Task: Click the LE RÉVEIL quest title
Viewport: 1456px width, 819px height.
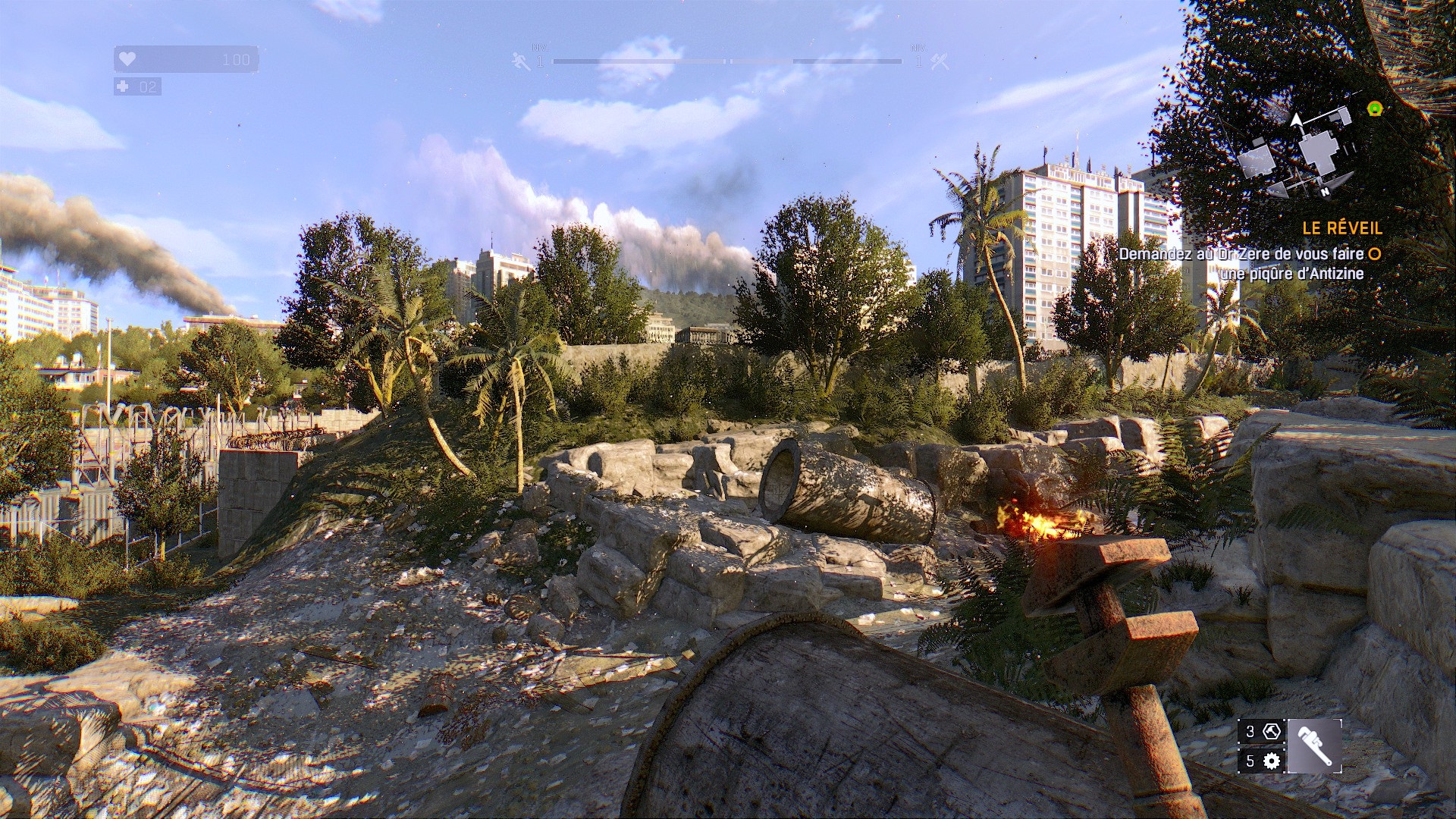Action: point(1342,227)
